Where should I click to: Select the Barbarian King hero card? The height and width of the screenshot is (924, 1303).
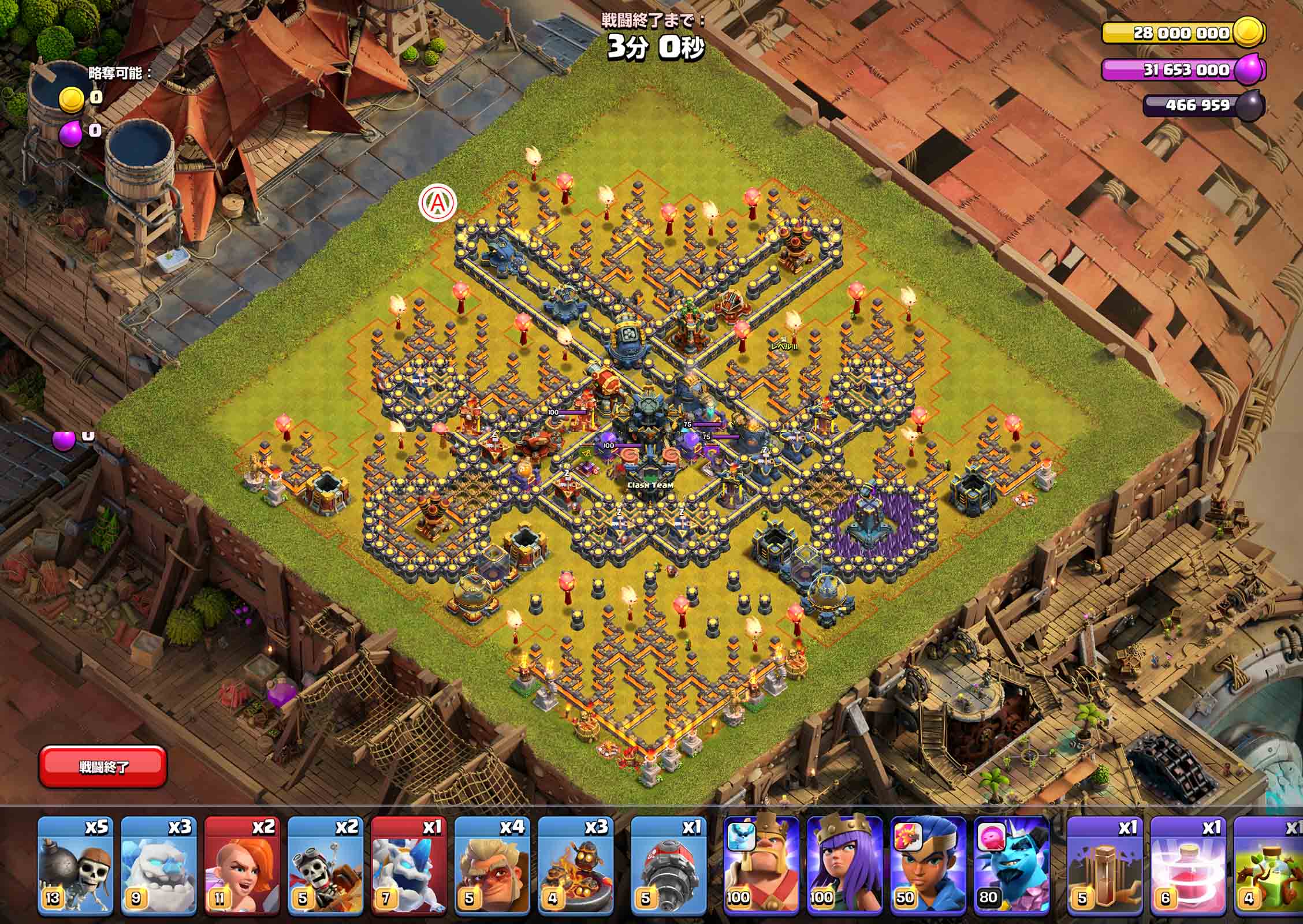761,866
